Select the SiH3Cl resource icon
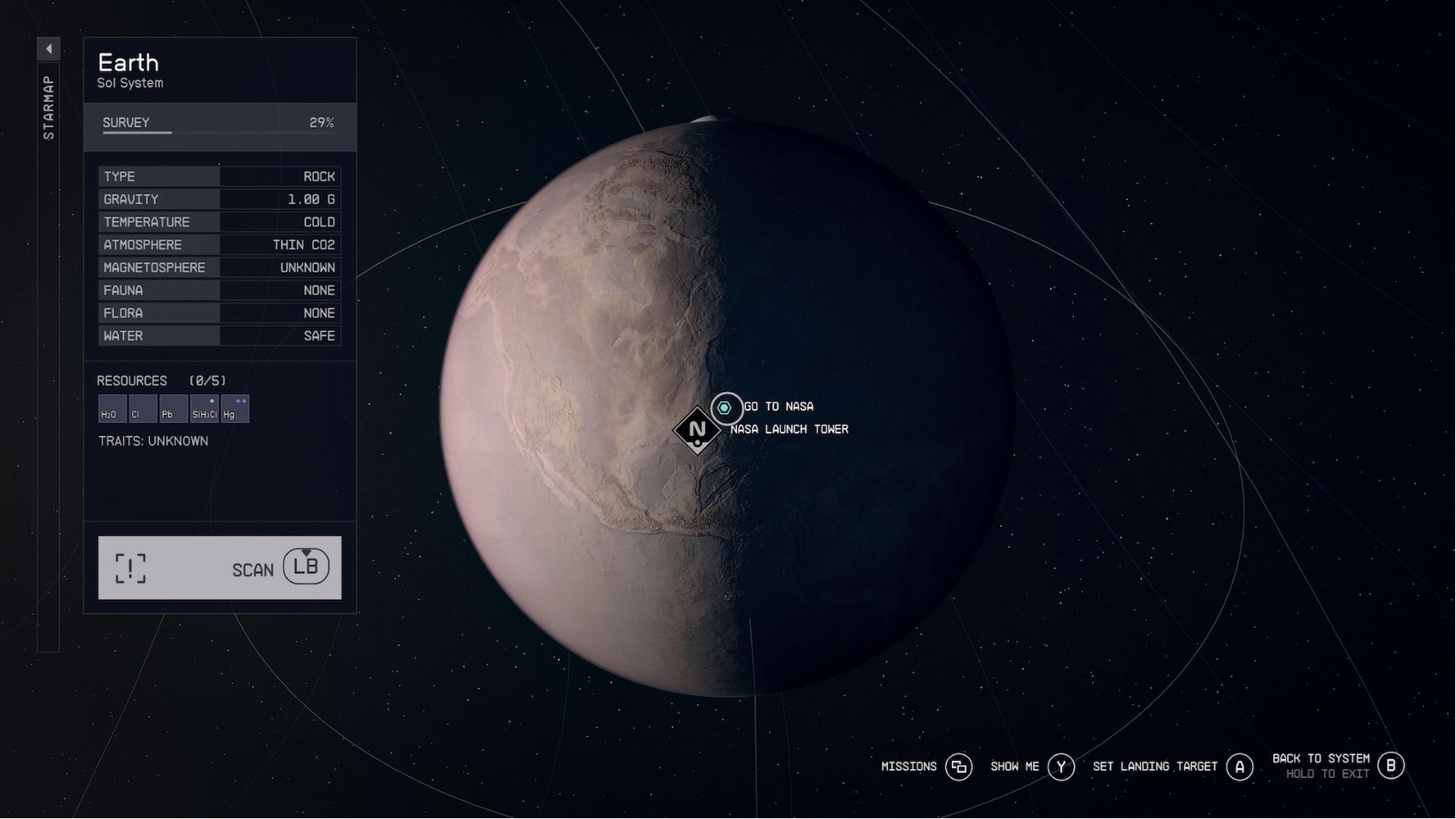The width and height of the screenshot is (1456, 819). click(203, 409)
